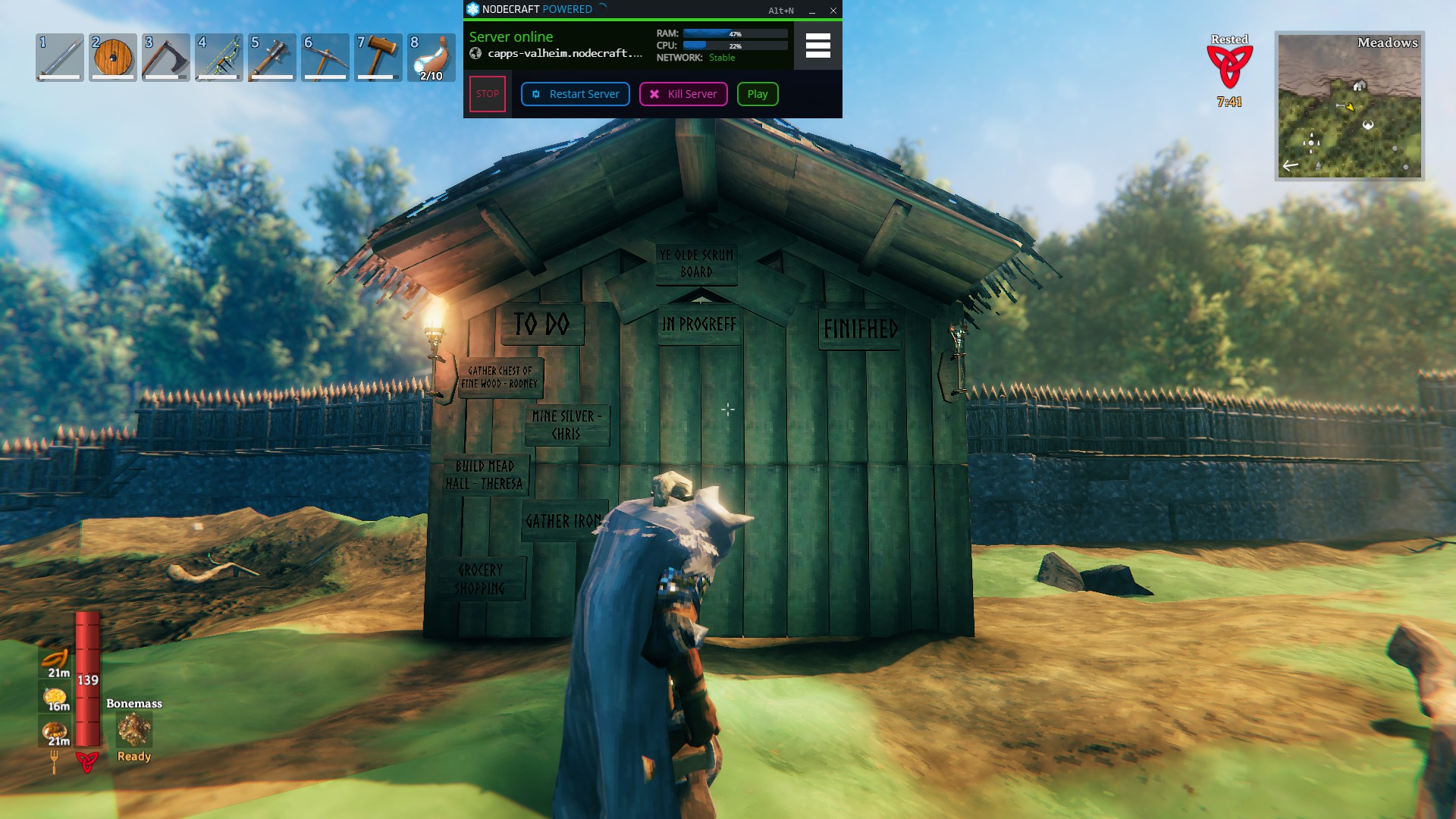Open the Nodecraft hamburger menu
The image size is (1456, 819).
coord(817,45)
